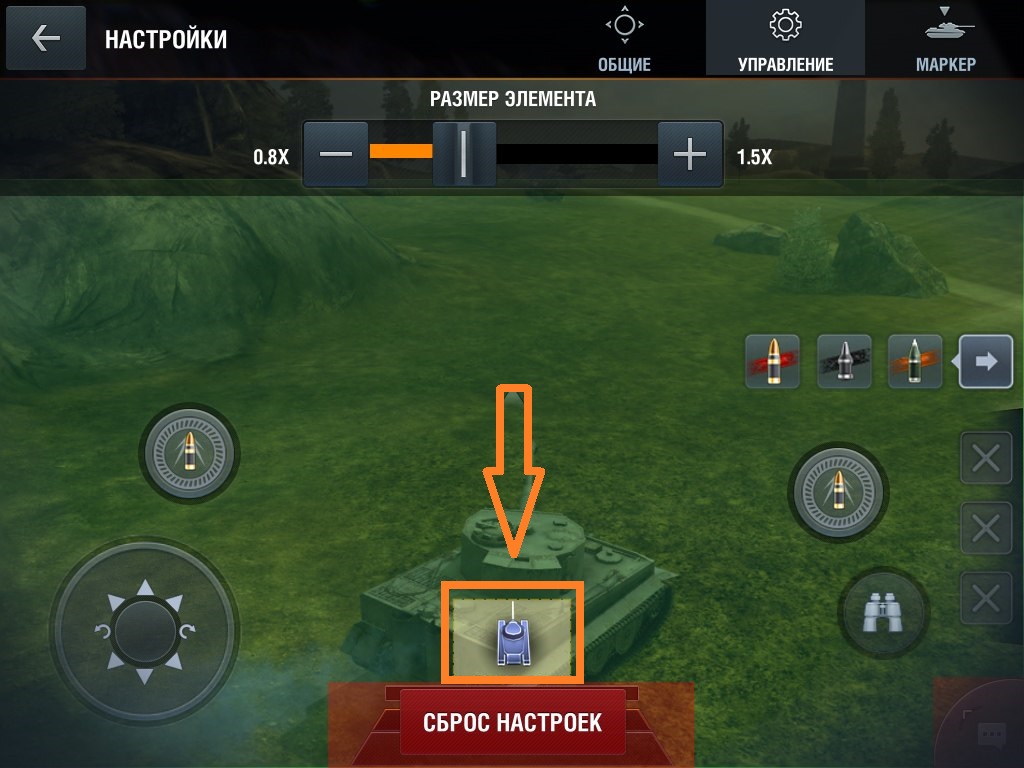Decrease element size with minus button
This screenshot has height=768, width=1024.
click(x=336, y=154)
